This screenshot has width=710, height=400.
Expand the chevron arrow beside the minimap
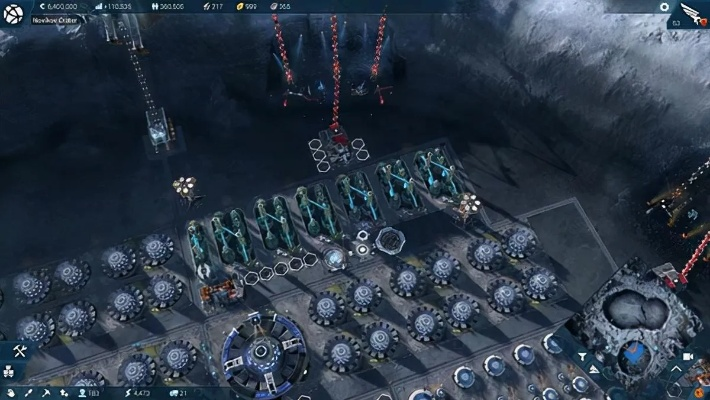click(677, 371)
